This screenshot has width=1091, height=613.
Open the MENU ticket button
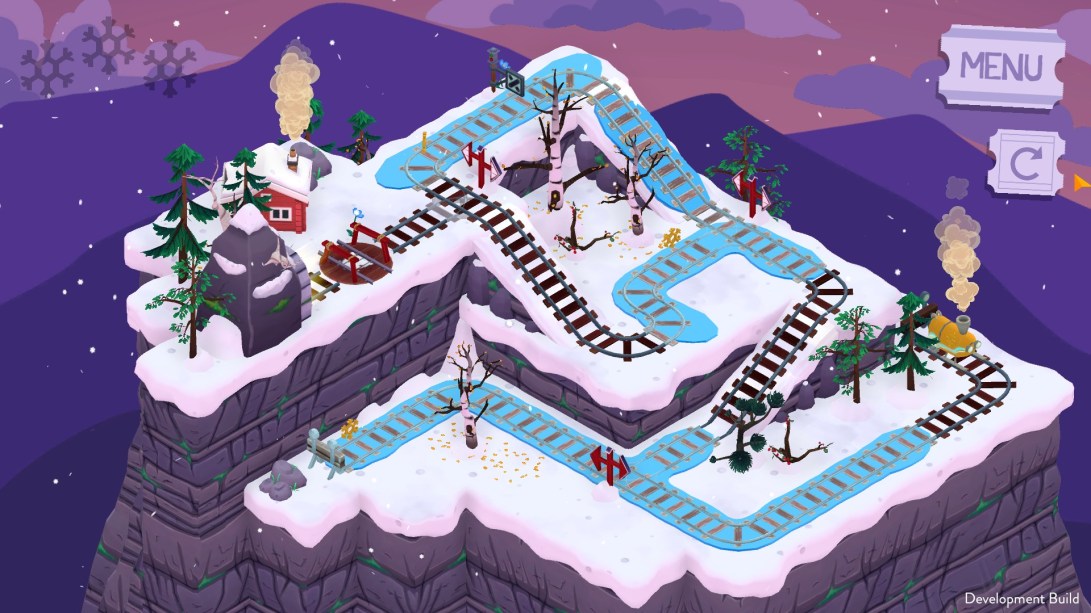pyautogui.click(x=1001, y=66)
